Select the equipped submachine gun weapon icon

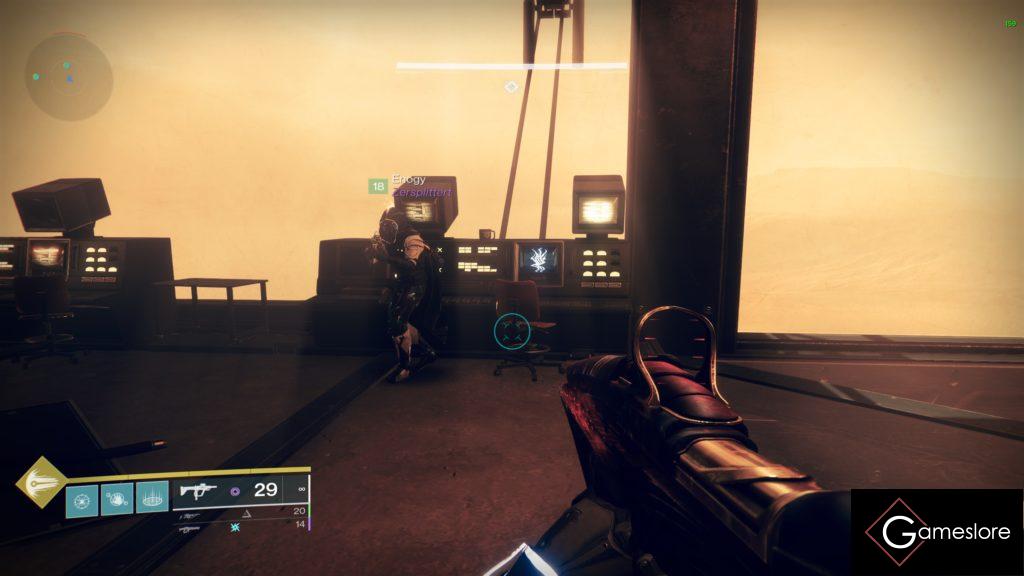[x=198, y=490]
